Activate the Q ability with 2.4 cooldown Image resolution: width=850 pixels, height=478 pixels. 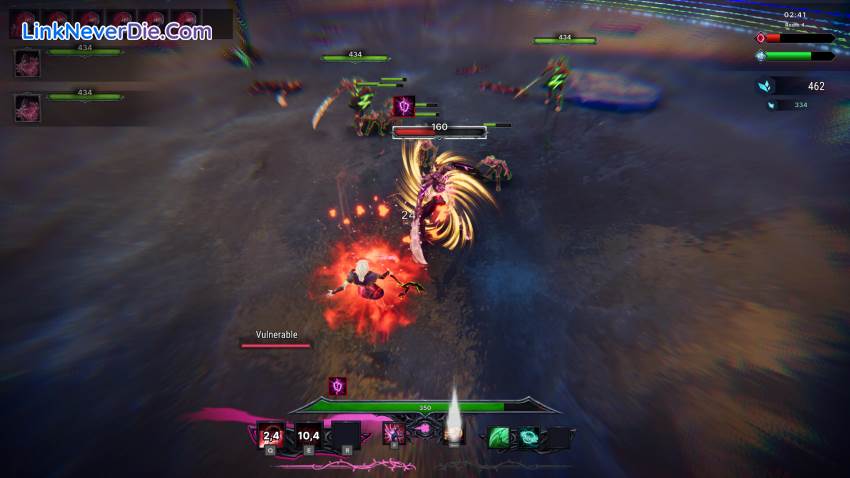[x=270, y=435]
